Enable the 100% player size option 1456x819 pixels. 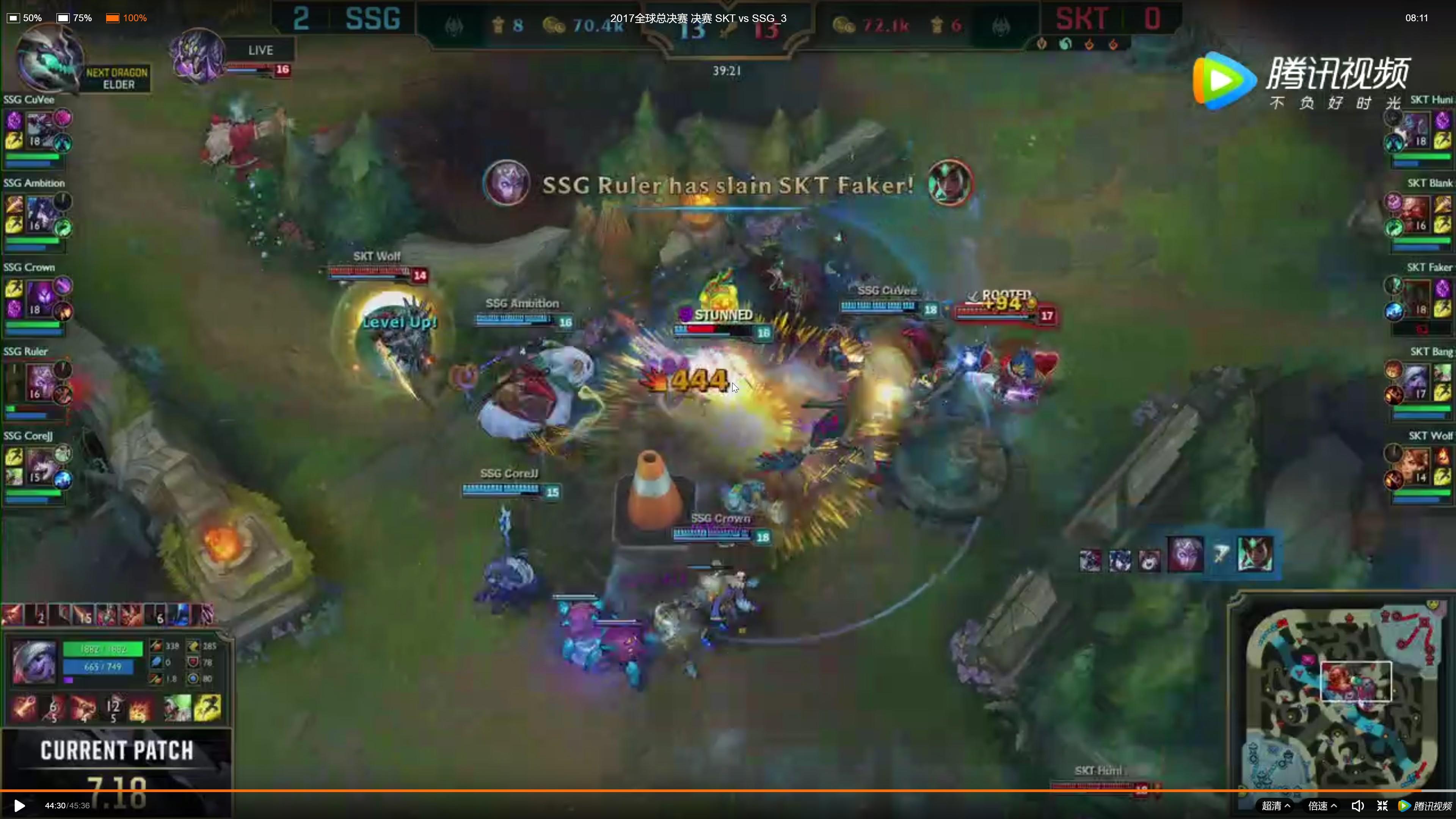click(126, 17)
